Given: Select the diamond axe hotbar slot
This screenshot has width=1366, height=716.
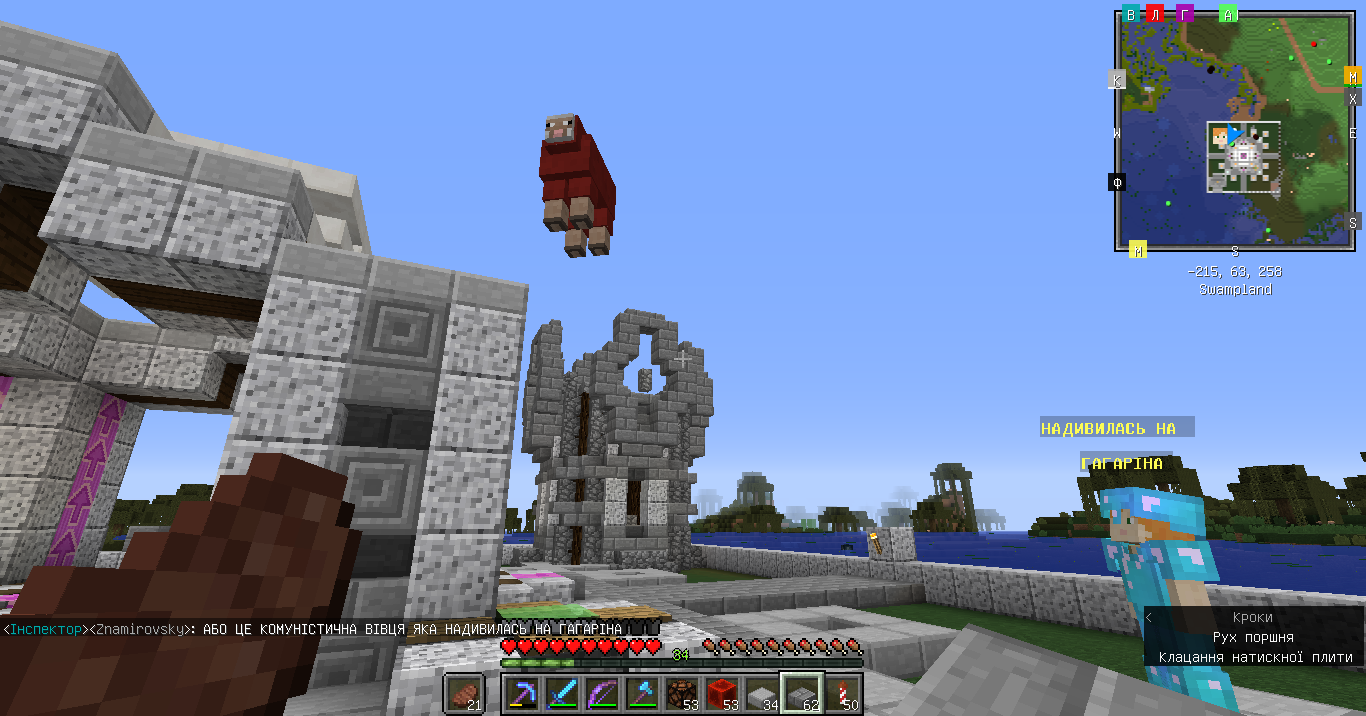Looking at the screenshot, I should (641, 693).
